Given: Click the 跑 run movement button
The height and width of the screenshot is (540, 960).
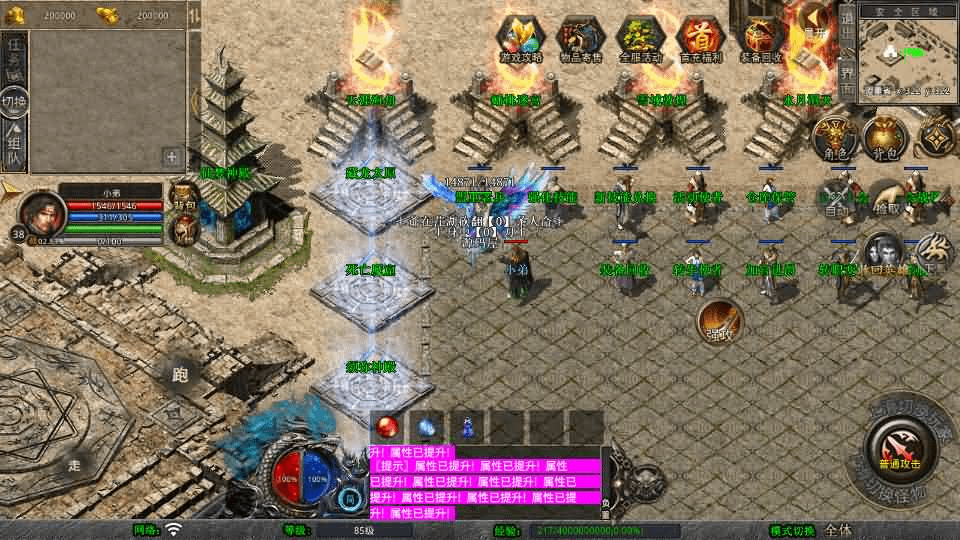Looking at the screenshot, I should pyautogui.click(x=180, y=376).
